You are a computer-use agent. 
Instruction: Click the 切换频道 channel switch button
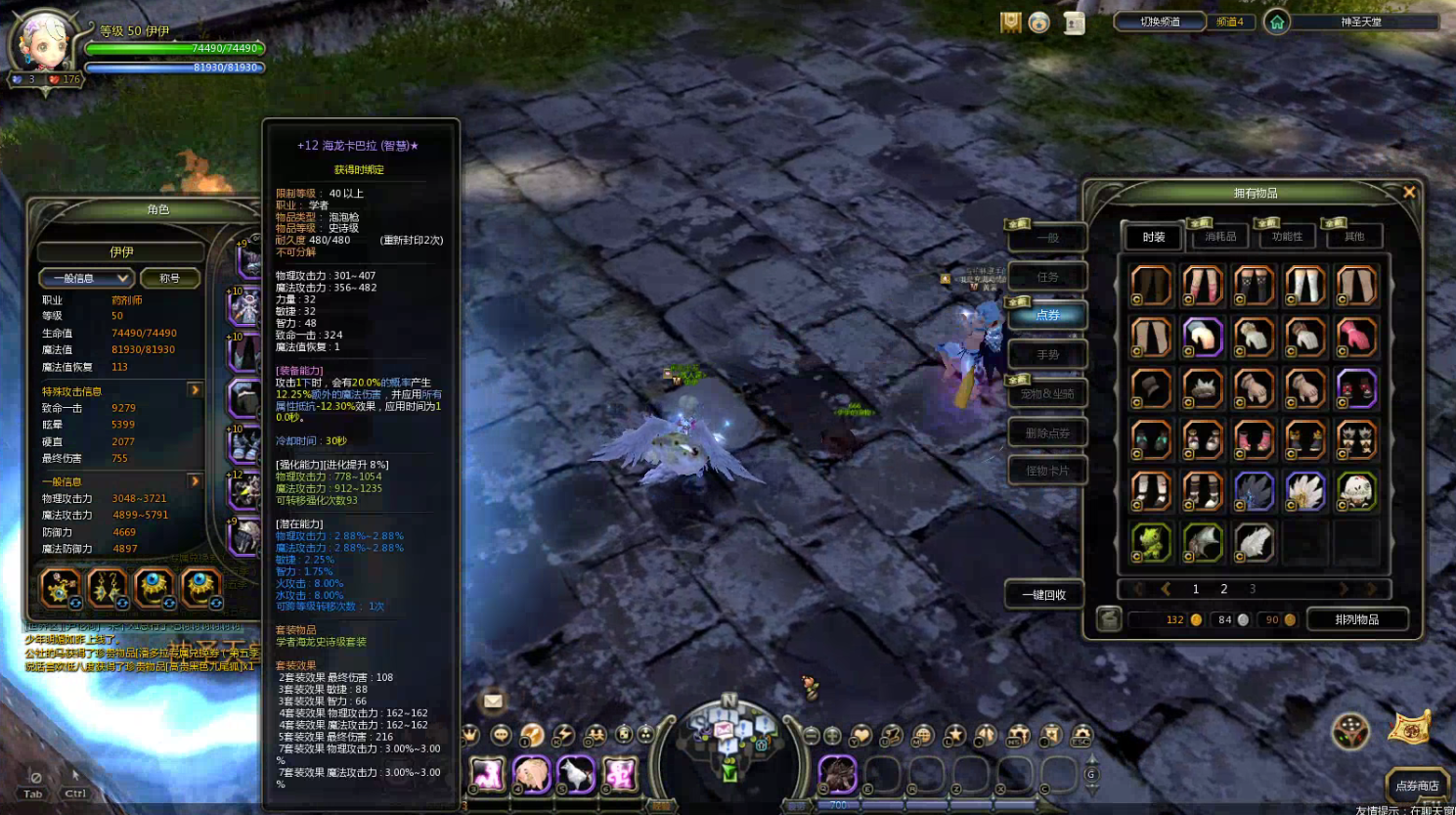click(x=1160, y=22)
